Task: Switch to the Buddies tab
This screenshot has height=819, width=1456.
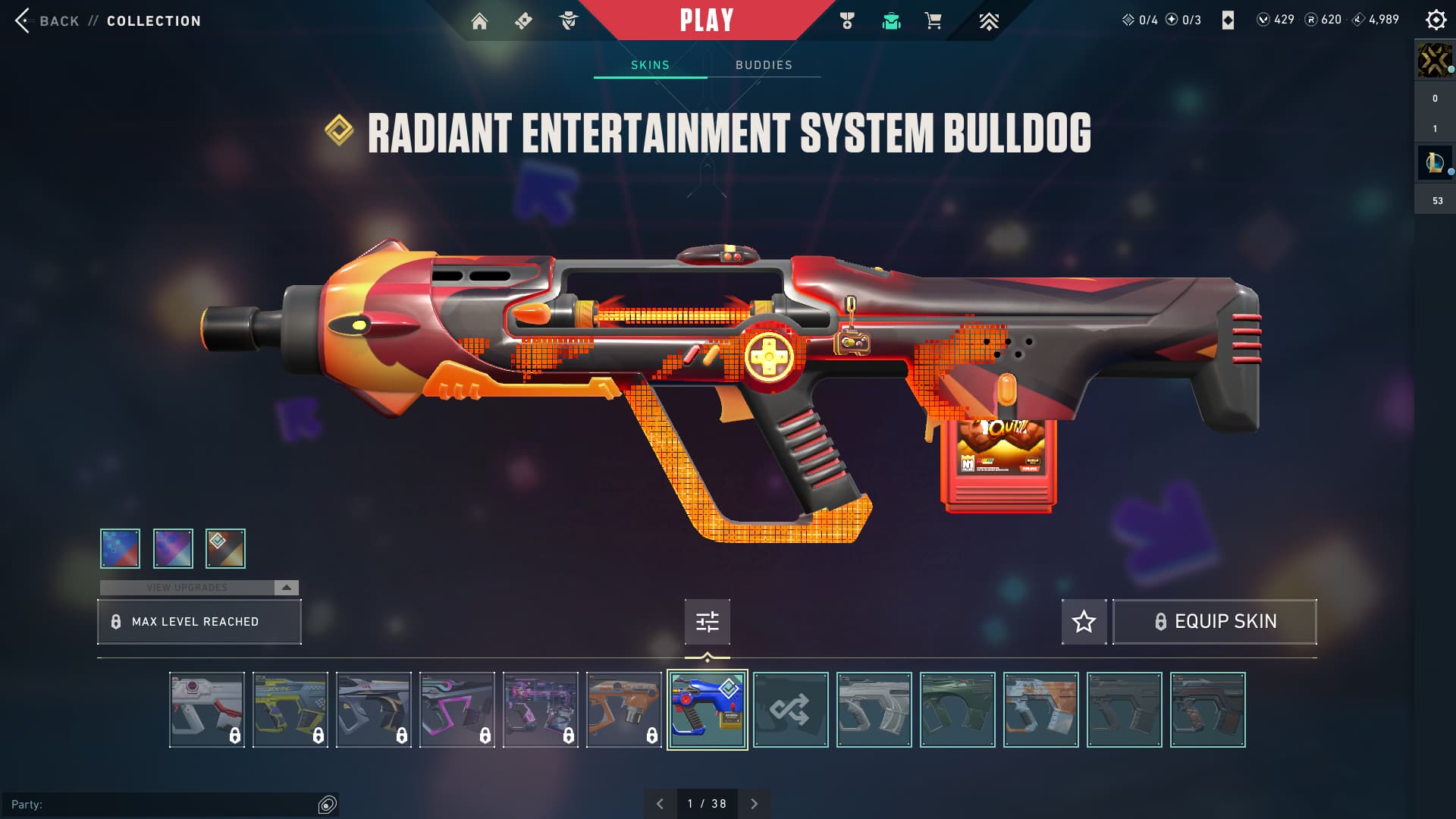Action: 764,65
